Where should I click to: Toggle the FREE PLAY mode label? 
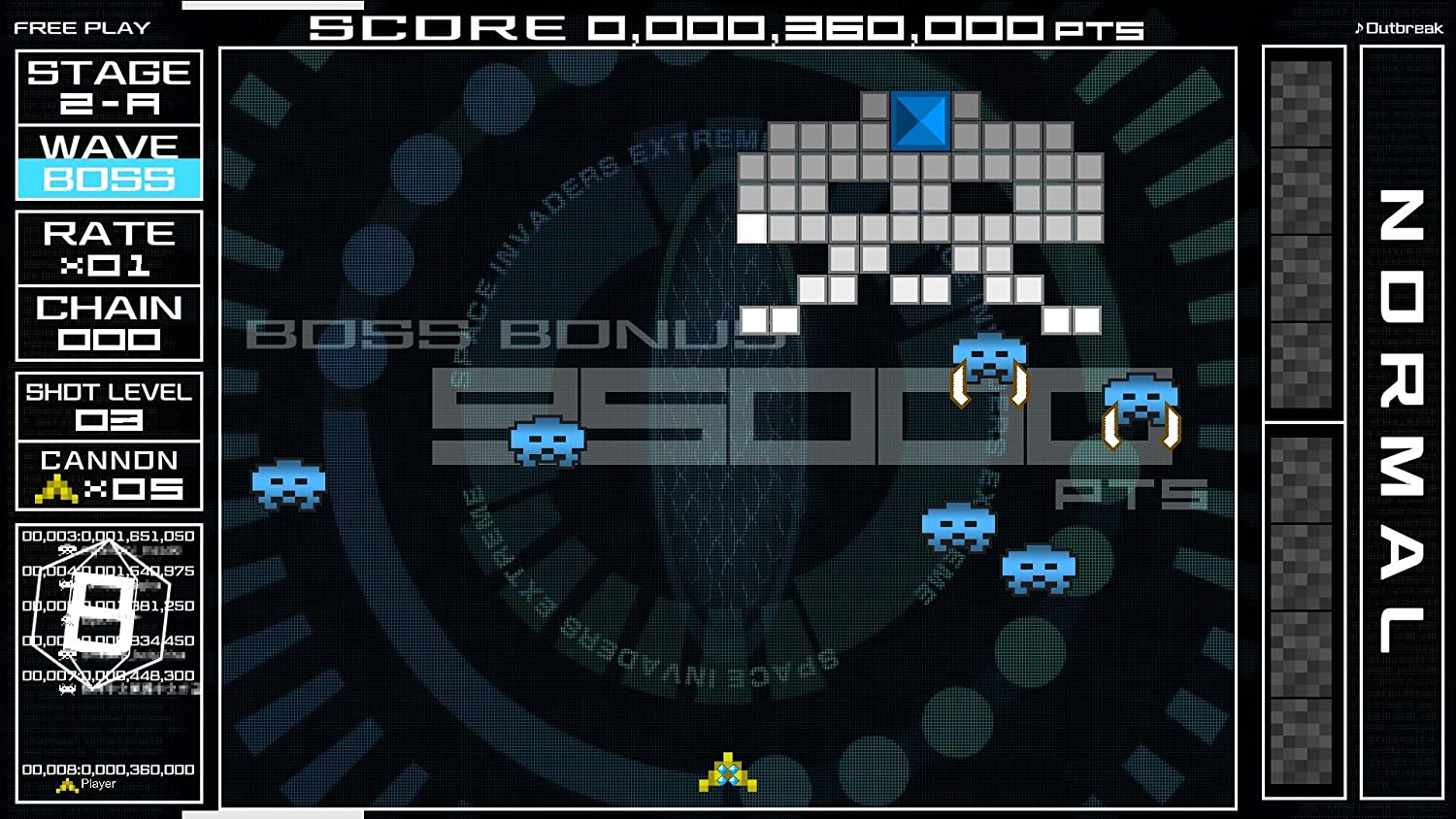tap(82, 27)
